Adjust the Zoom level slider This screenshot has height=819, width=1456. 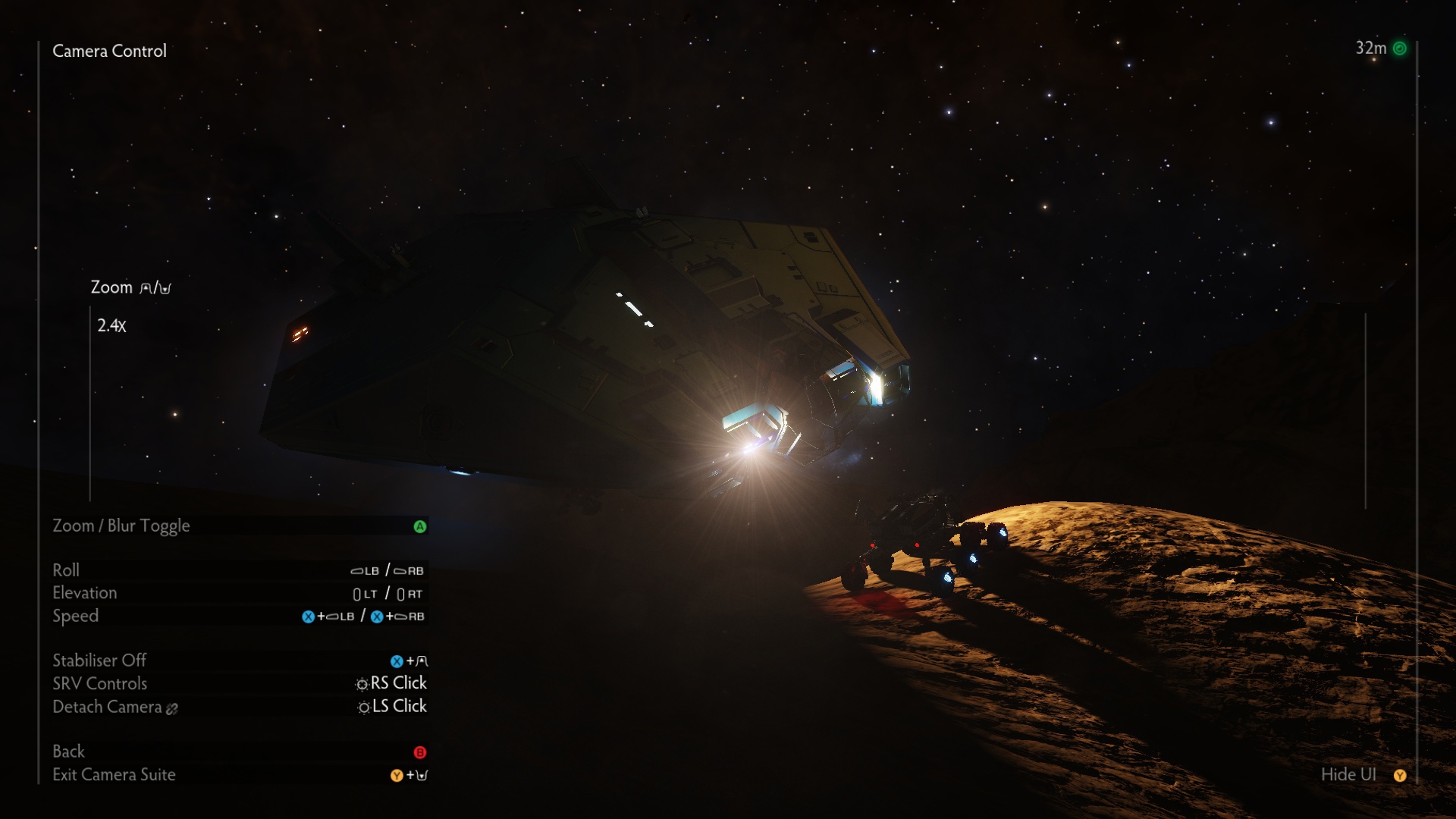[90, 402]
